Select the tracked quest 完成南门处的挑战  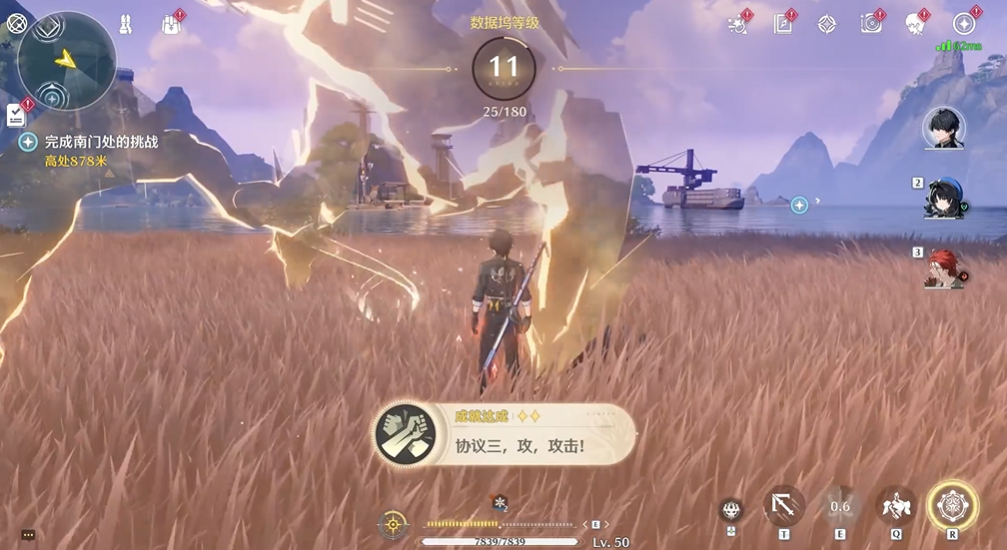101,142
